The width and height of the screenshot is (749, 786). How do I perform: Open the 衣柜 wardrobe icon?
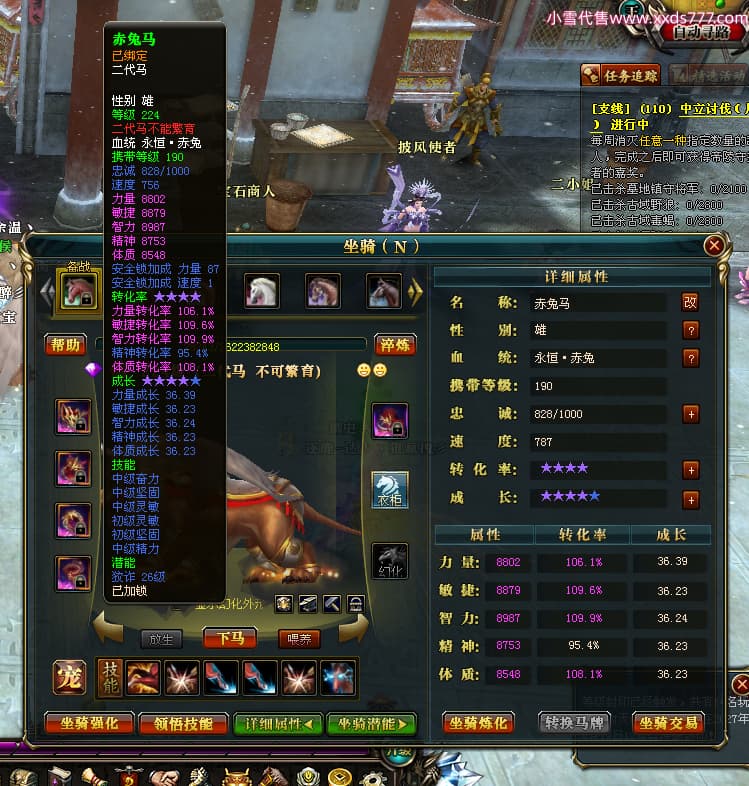coord(390,489)
